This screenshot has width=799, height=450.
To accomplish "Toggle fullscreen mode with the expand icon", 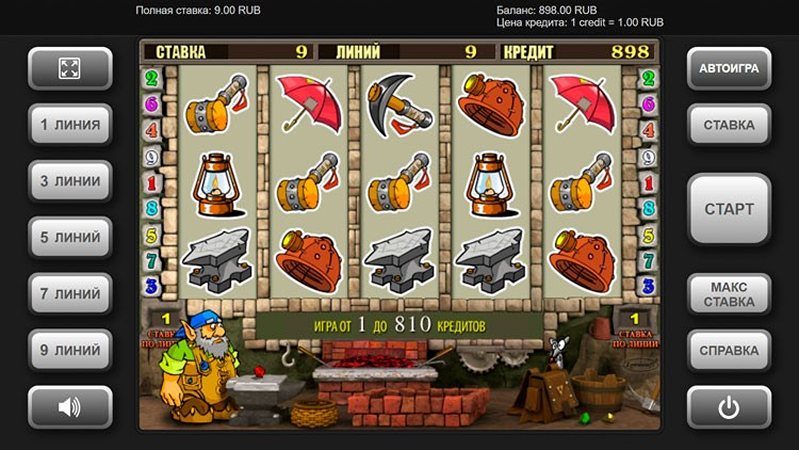I will tap(69, 69).
